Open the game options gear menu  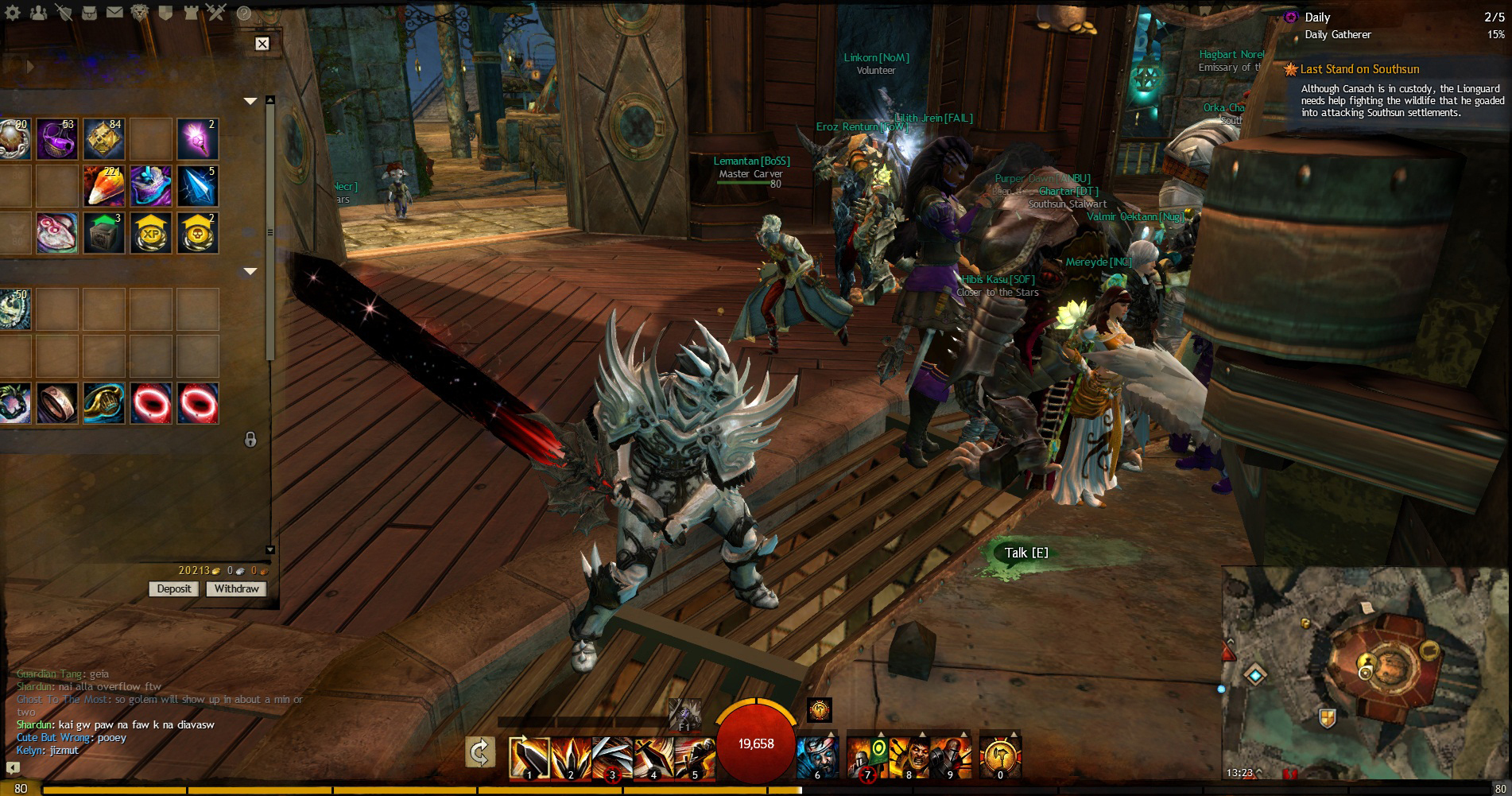[x=14, y=13]
